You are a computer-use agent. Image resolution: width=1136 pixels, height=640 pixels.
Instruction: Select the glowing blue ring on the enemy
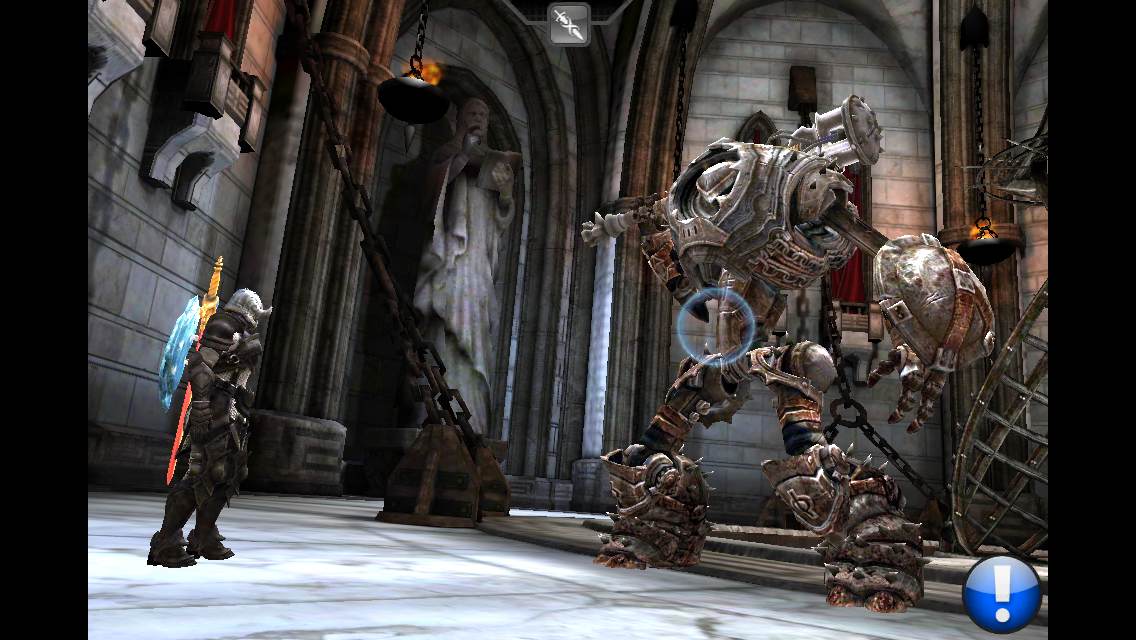716,325
